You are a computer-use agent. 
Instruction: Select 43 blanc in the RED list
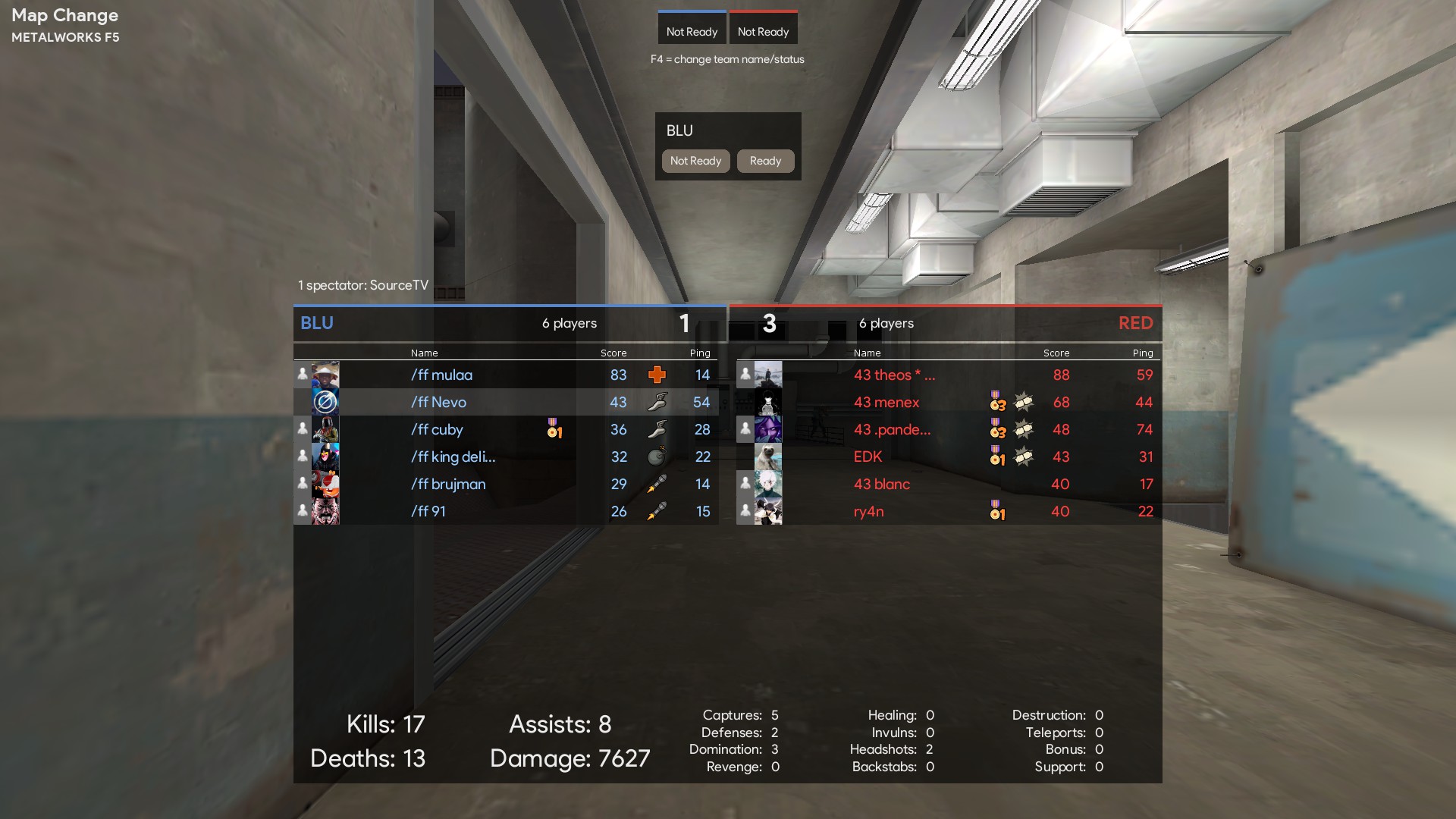[x=881, y=484]
